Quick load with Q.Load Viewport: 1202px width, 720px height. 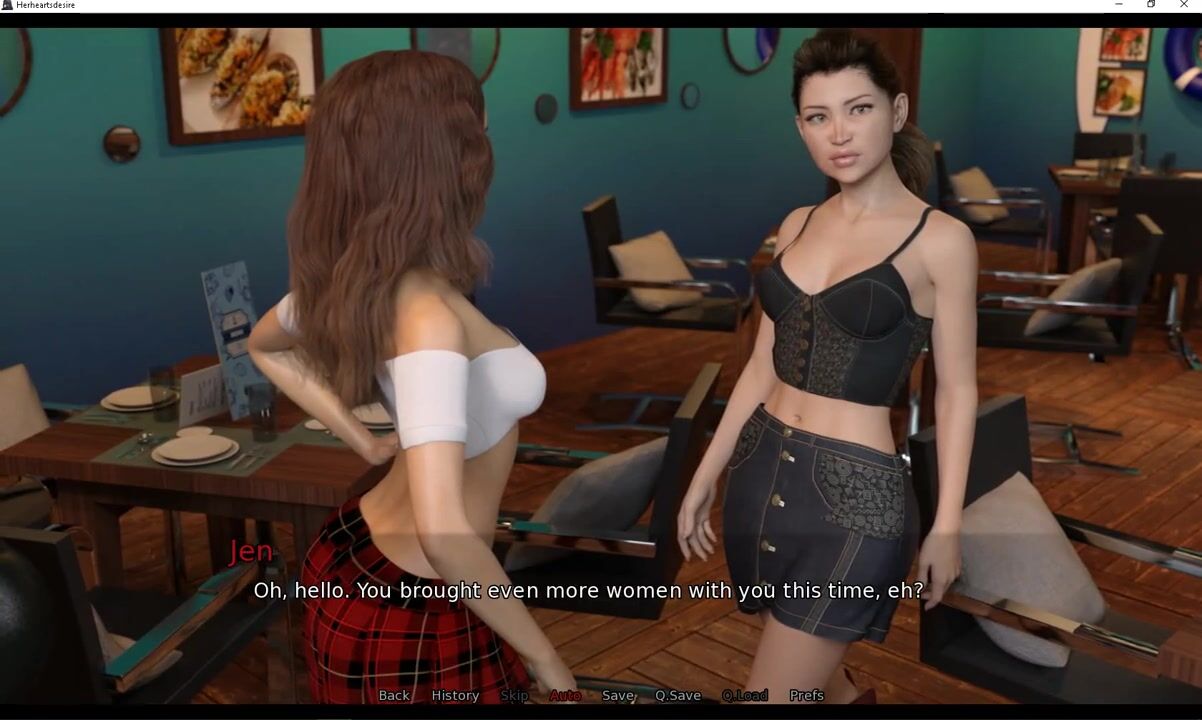[x=745, y=695]
